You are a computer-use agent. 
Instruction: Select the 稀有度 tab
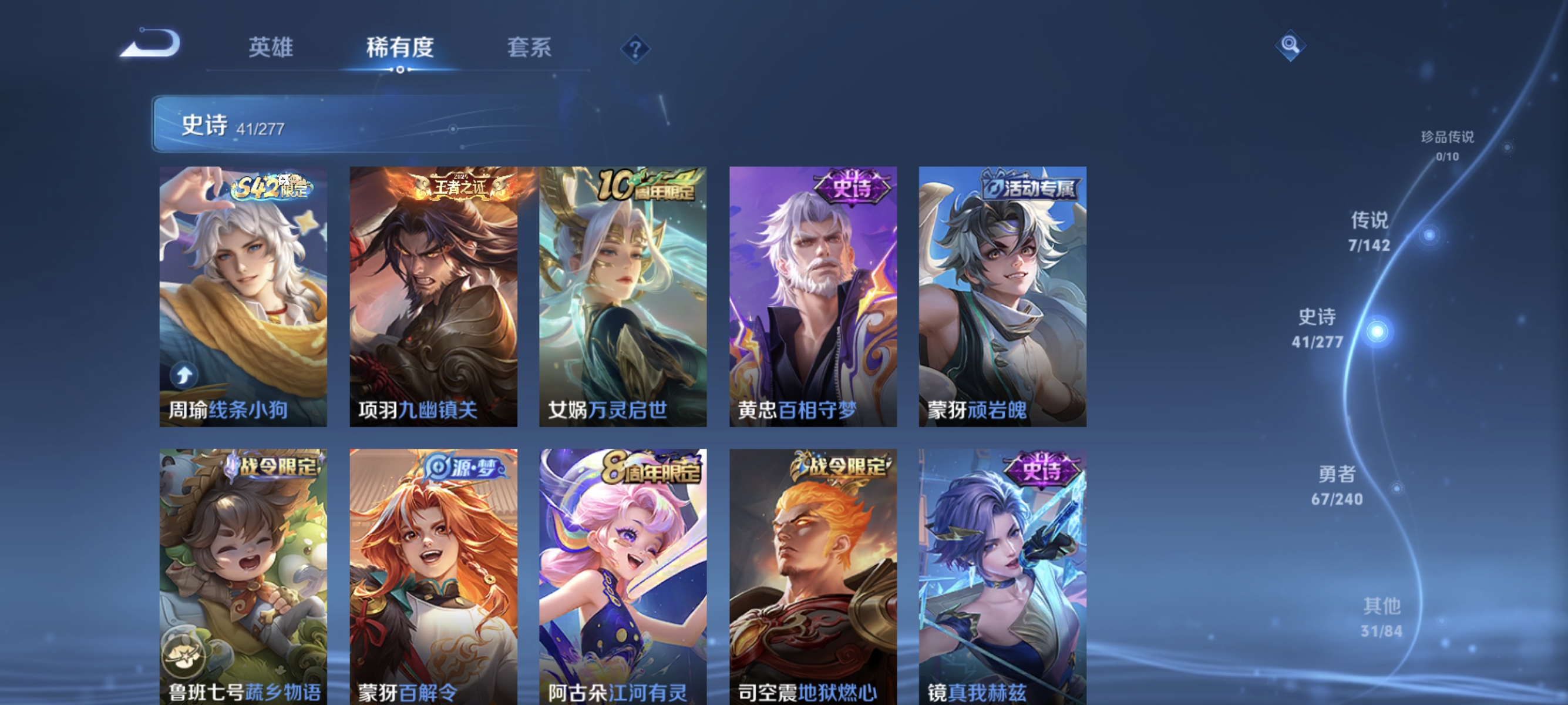(x=402, y=49)
